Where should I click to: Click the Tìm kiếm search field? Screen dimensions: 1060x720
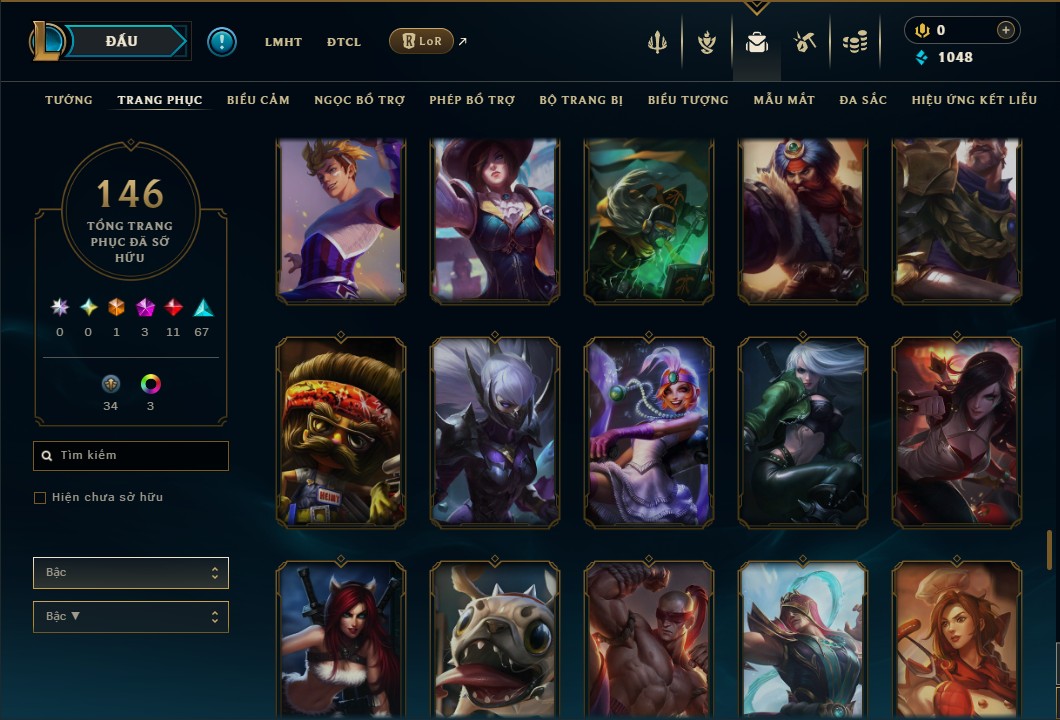131,456
